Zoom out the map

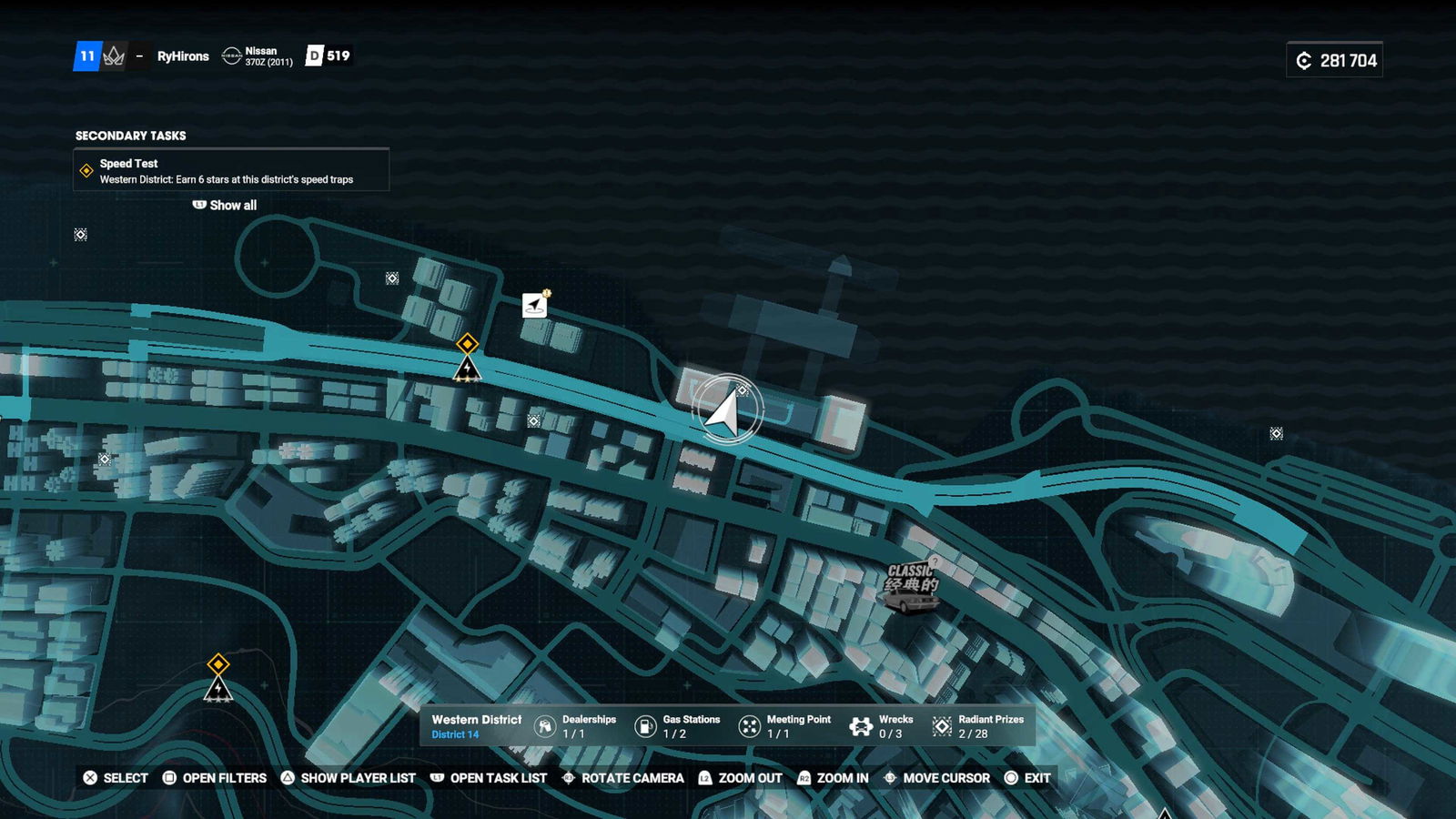tap(740, 778)
